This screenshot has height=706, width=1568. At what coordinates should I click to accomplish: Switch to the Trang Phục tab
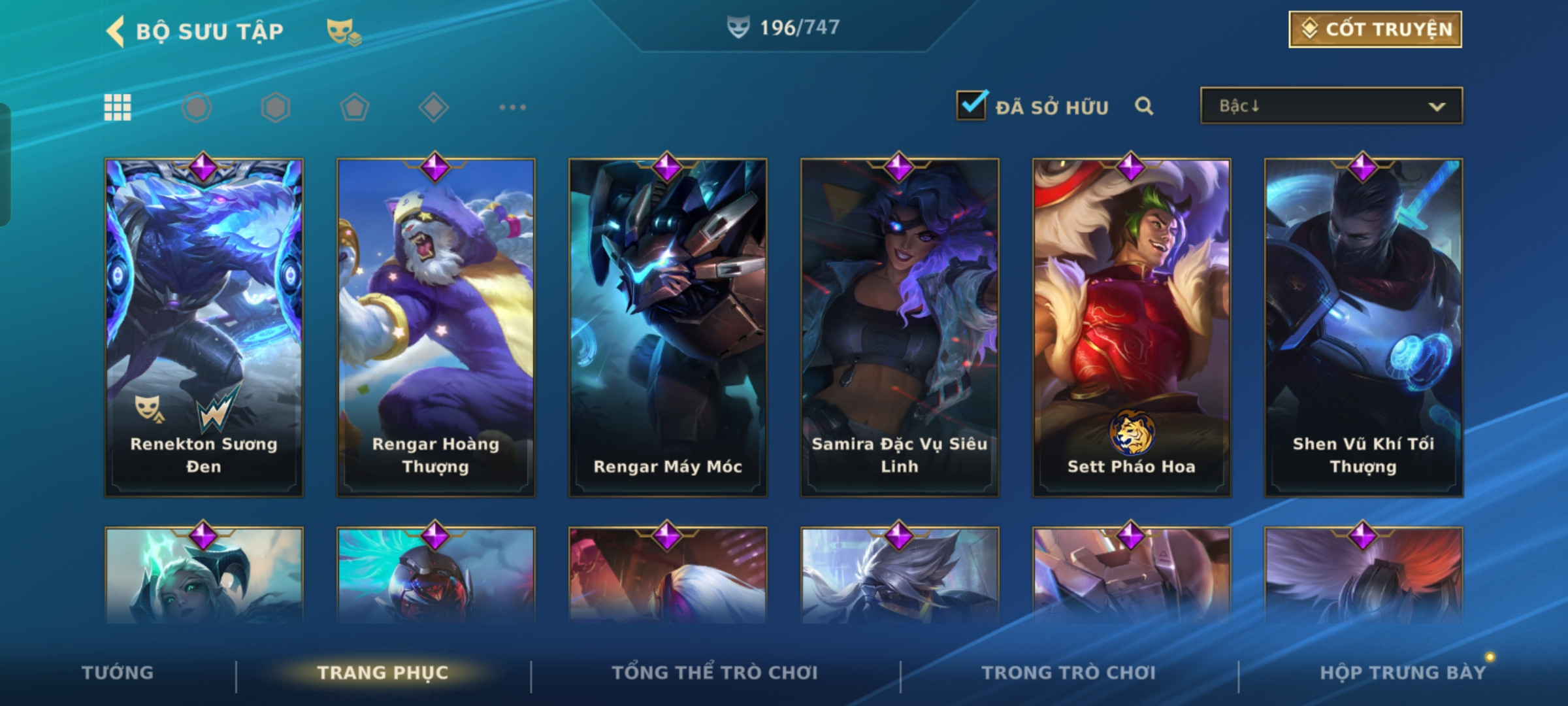click(x=383, y=673)
